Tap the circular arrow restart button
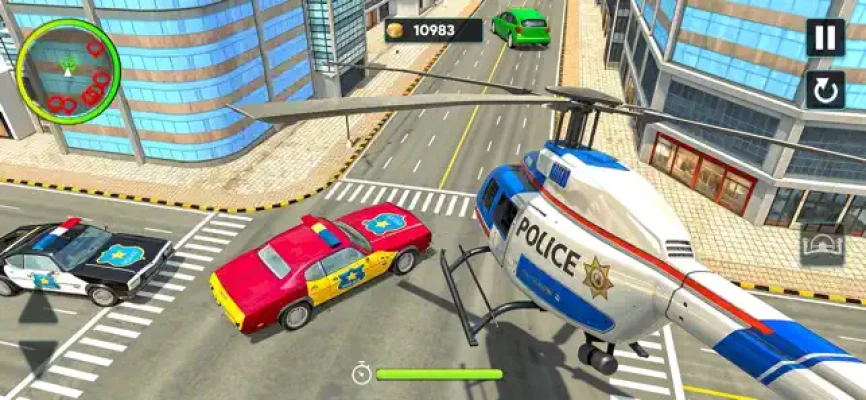 click(825, 91)
